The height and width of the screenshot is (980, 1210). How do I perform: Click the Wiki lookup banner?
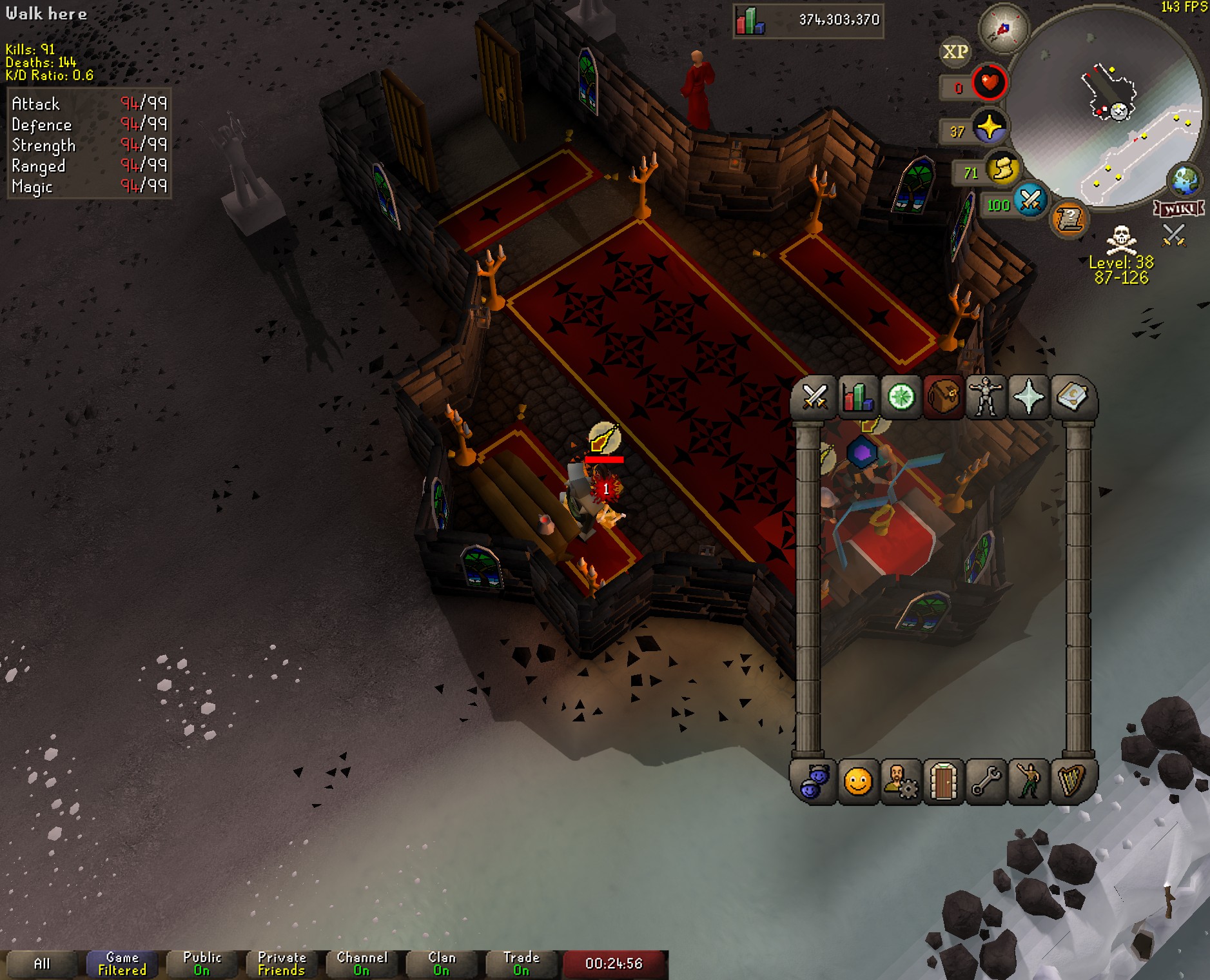click(1179, 208)
